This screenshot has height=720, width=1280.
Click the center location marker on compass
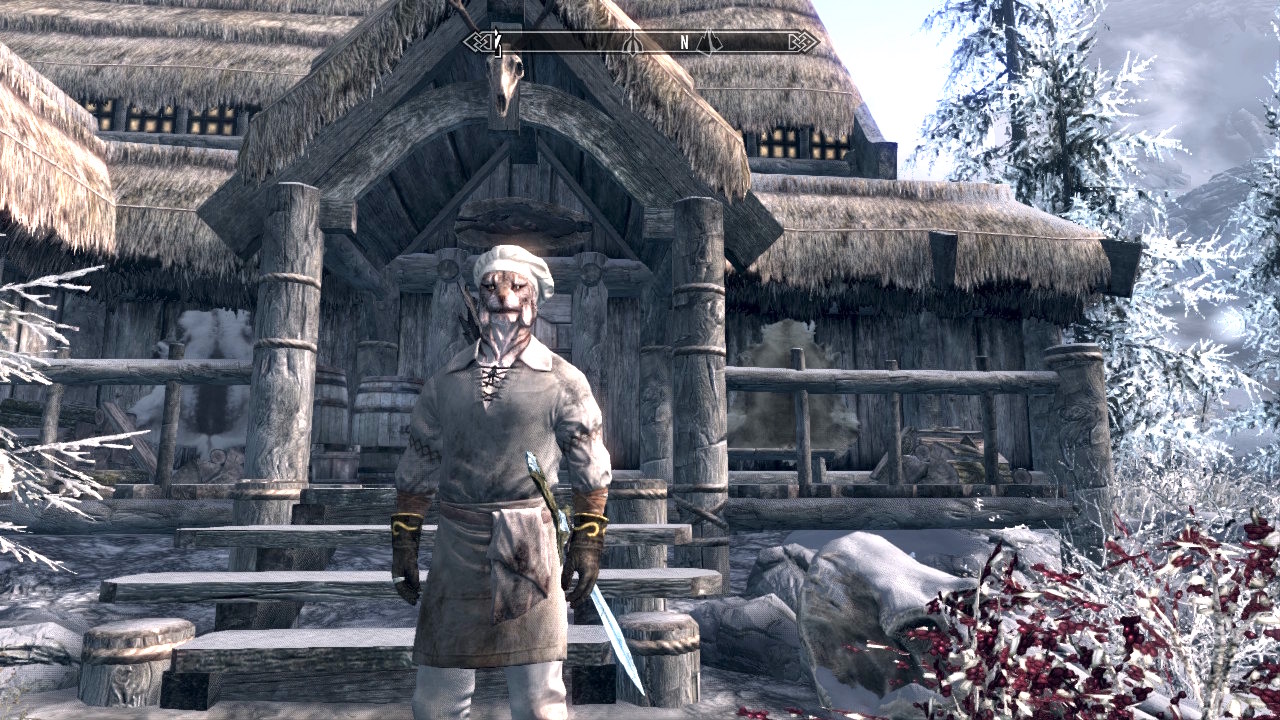pyautogui.click(x=632, y=43)
